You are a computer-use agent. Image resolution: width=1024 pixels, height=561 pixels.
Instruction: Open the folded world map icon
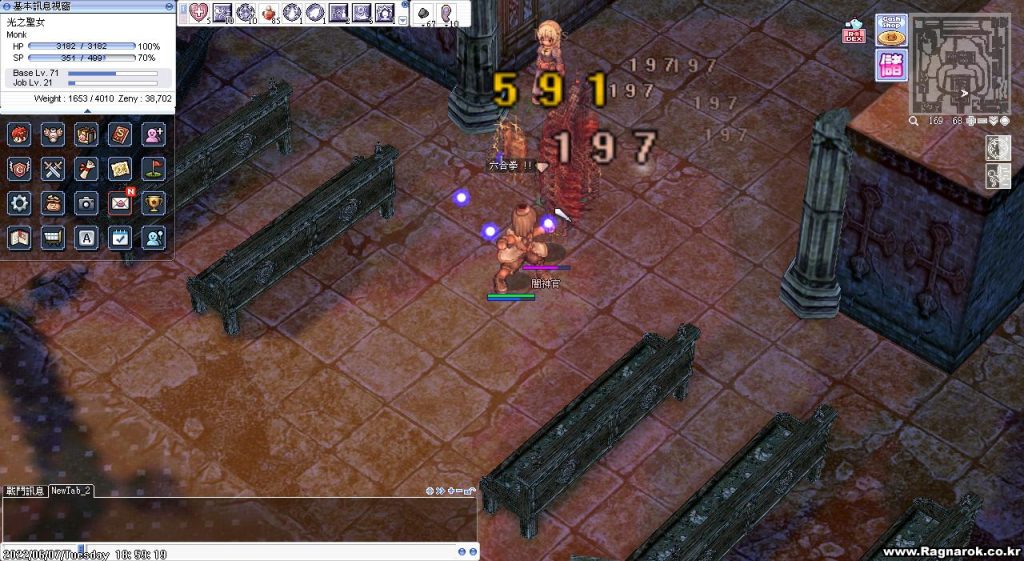(19, 237)
